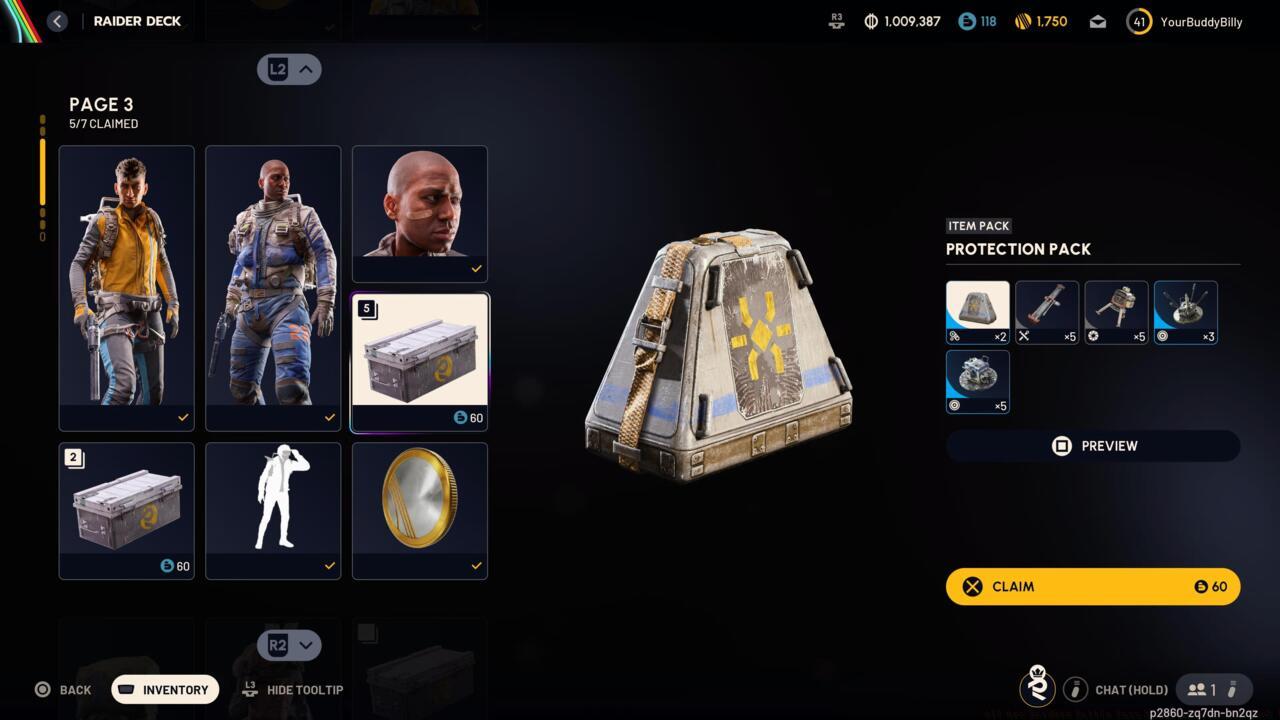The width and height of the screenshot is (1280, 720).
Task: Collapse the page with the L2 chevron
Action: click(x=289, y=69)
